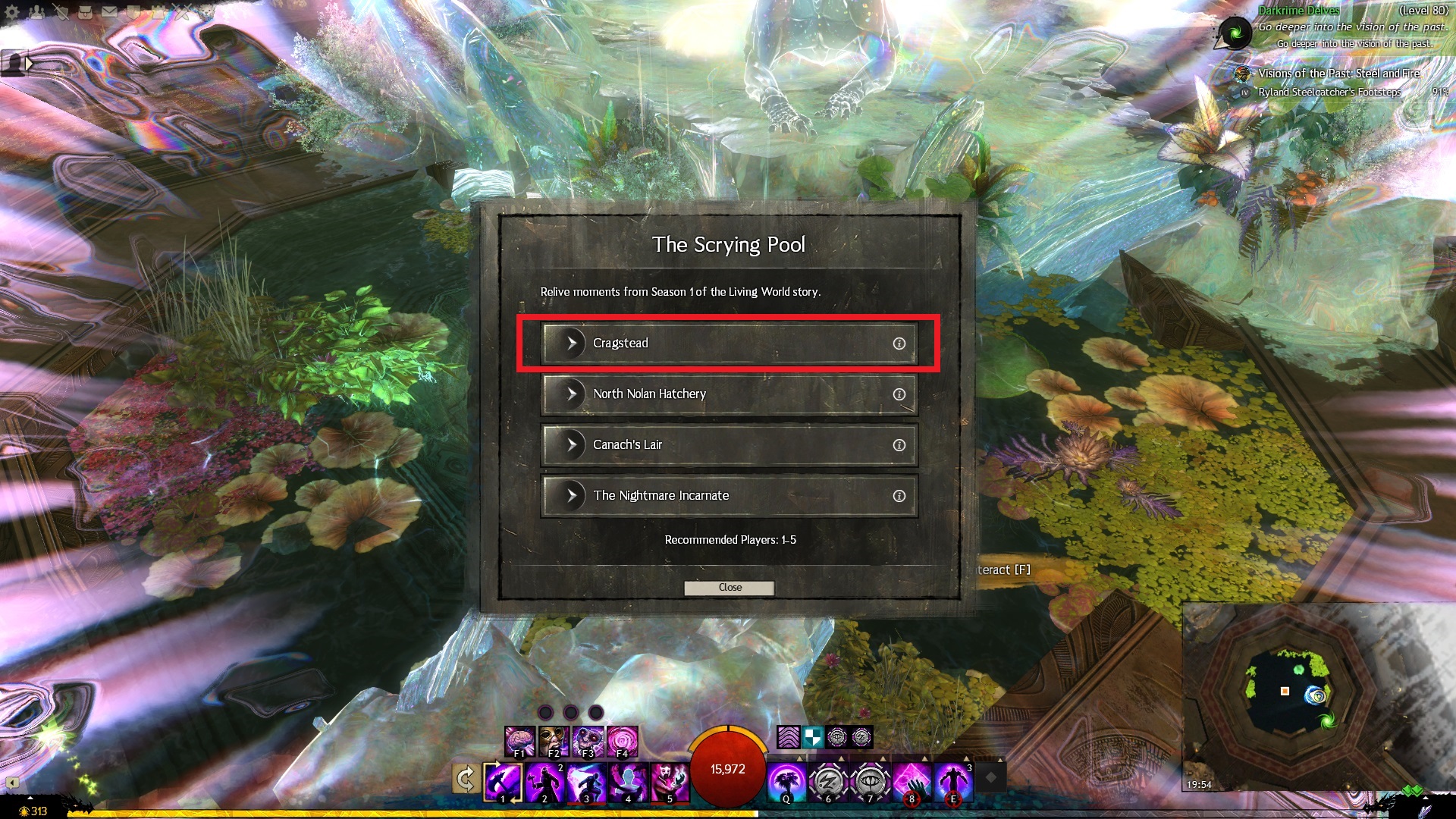
Task: Open the contacts and LFG icon
Action: point(36,12)
